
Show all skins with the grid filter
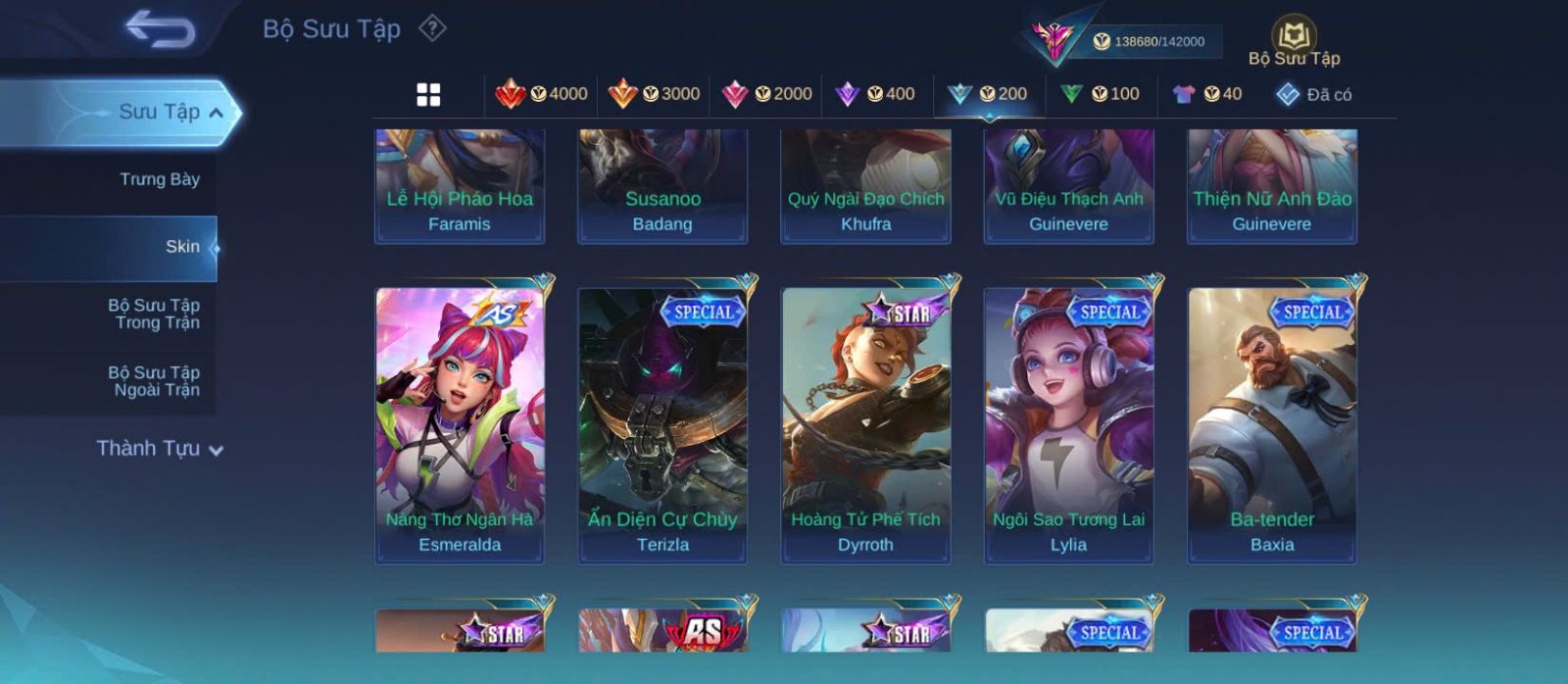(428, 94)
